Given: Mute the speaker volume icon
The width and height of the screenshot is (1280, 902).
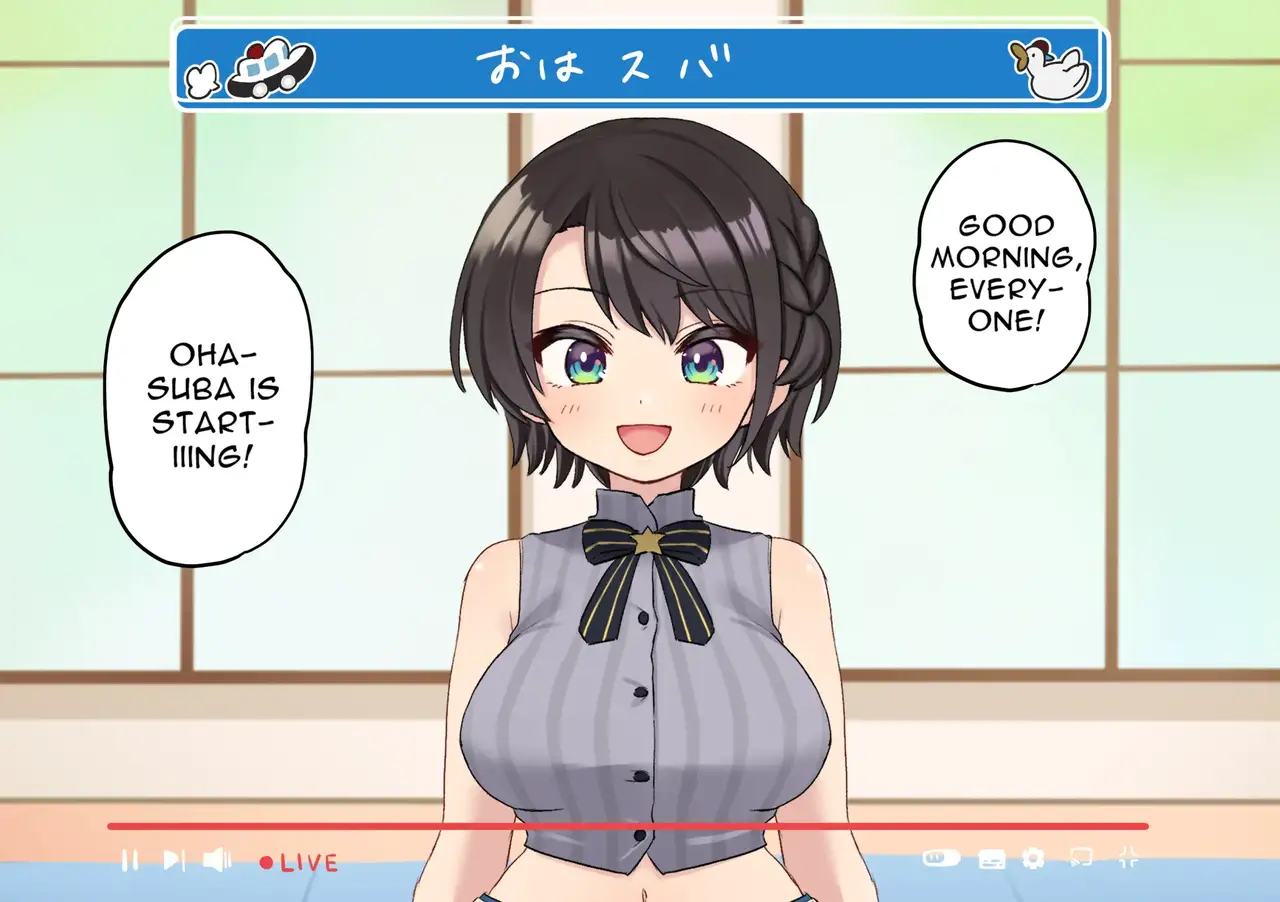Looking at the screenshot, I should (217, 860).
